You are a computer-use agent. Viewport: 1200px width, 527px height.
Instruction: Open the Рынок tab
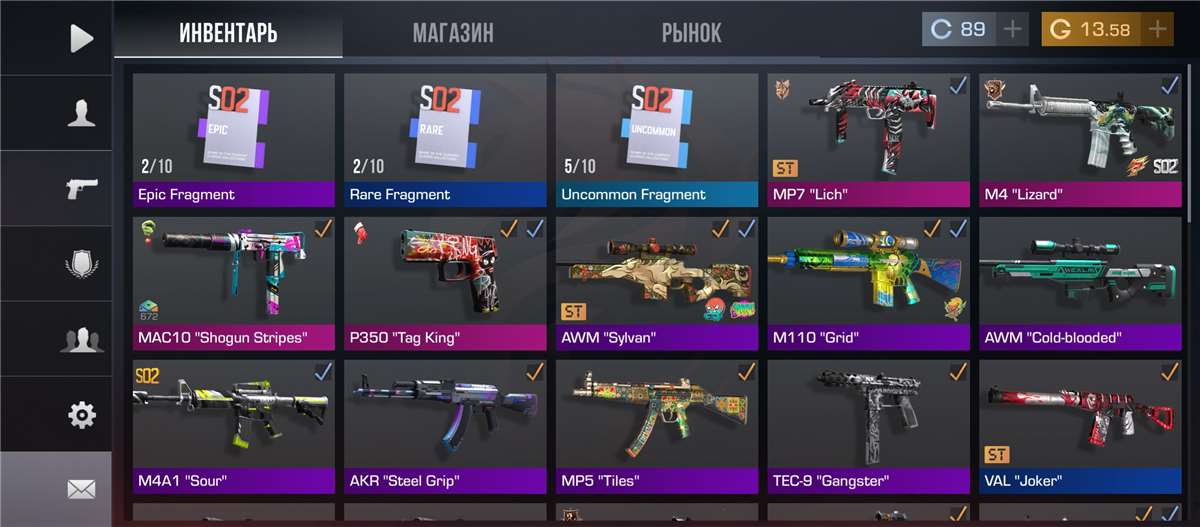coord(691,33)
